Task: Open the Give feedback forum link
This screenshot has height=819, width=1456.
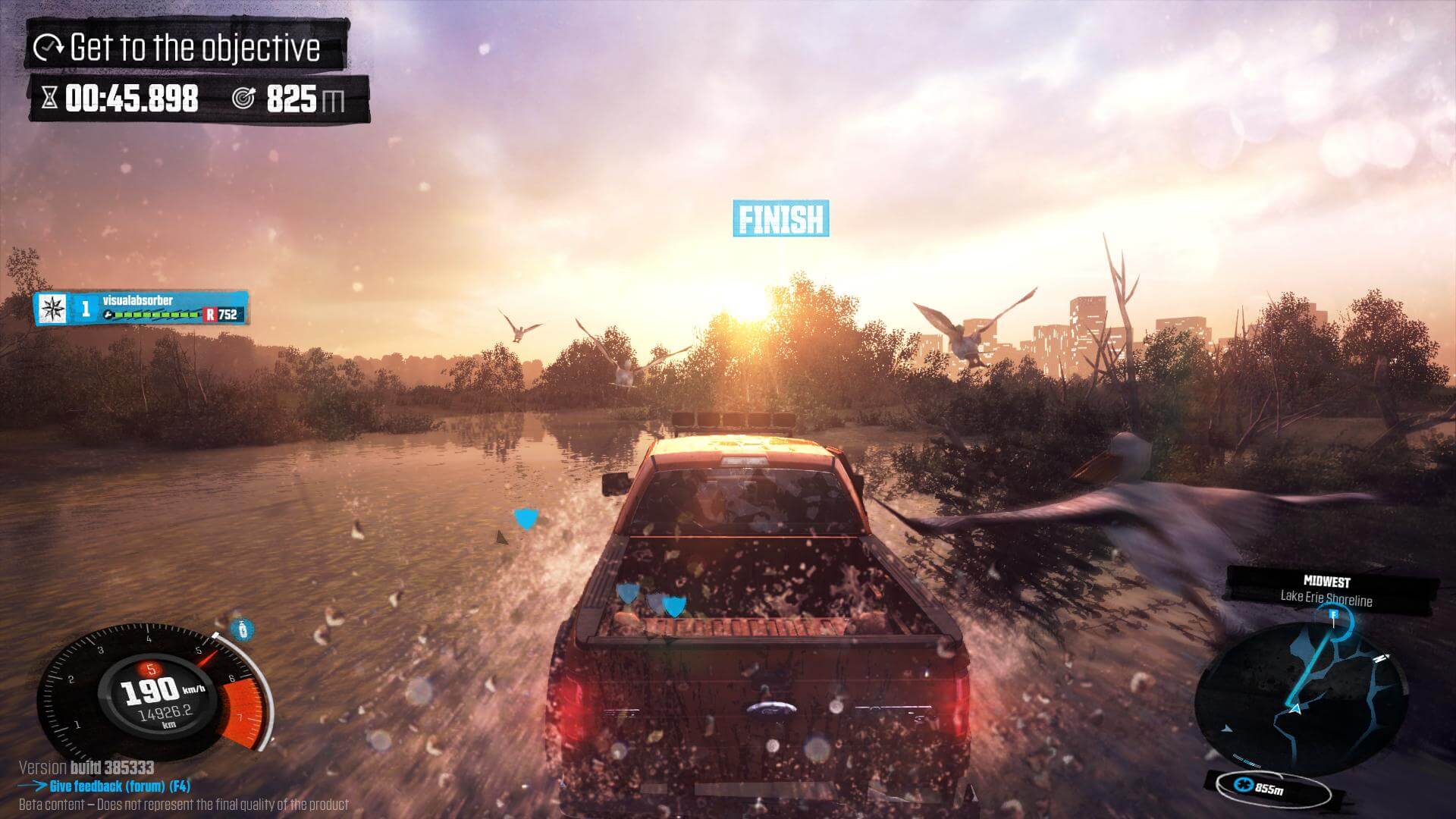Action: click(119, 786)
